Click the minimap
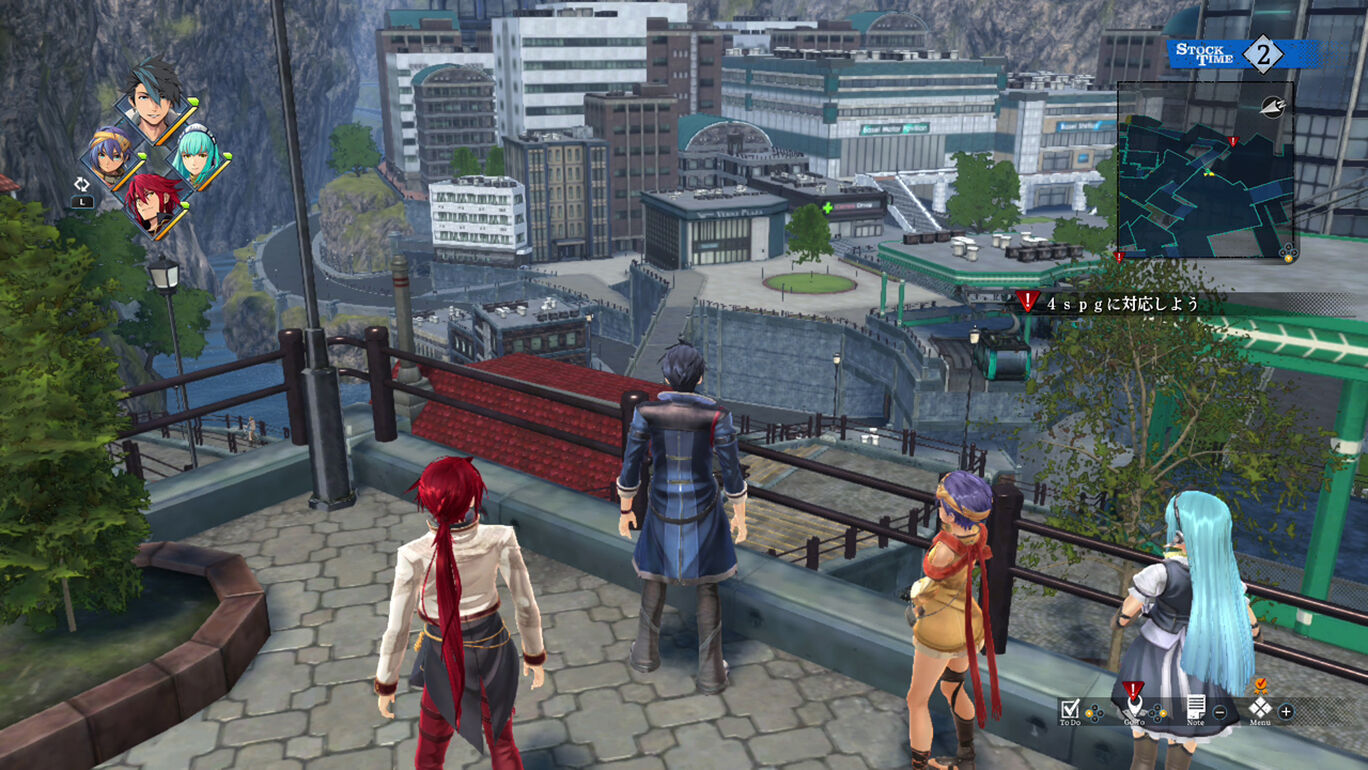Screen dimensions: 1368x770 click(x=1205, y=170)
